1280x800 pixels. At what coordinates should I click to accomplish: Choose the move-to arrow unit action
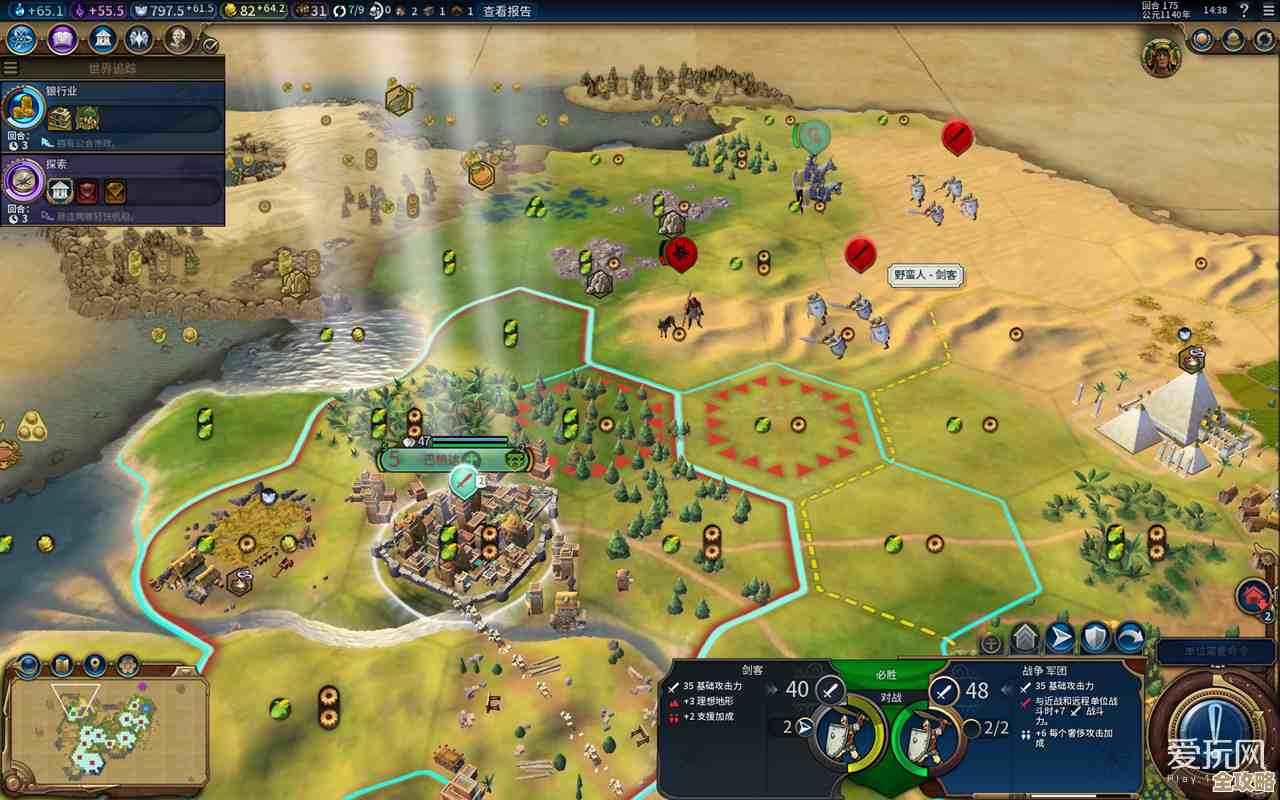(1060, 637)
